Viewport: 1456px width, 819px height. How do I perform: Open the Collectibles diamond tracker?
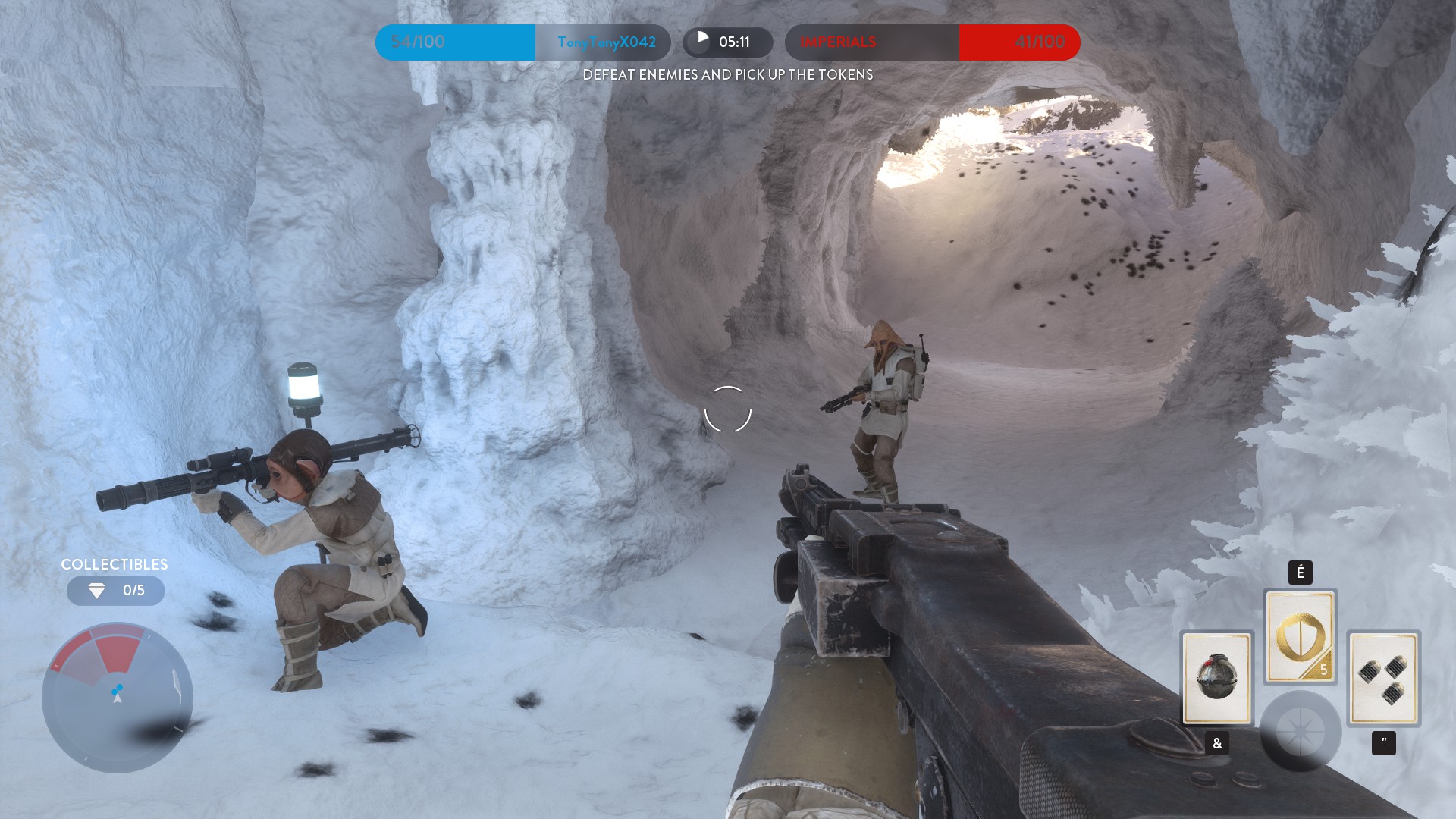[115, 590]
